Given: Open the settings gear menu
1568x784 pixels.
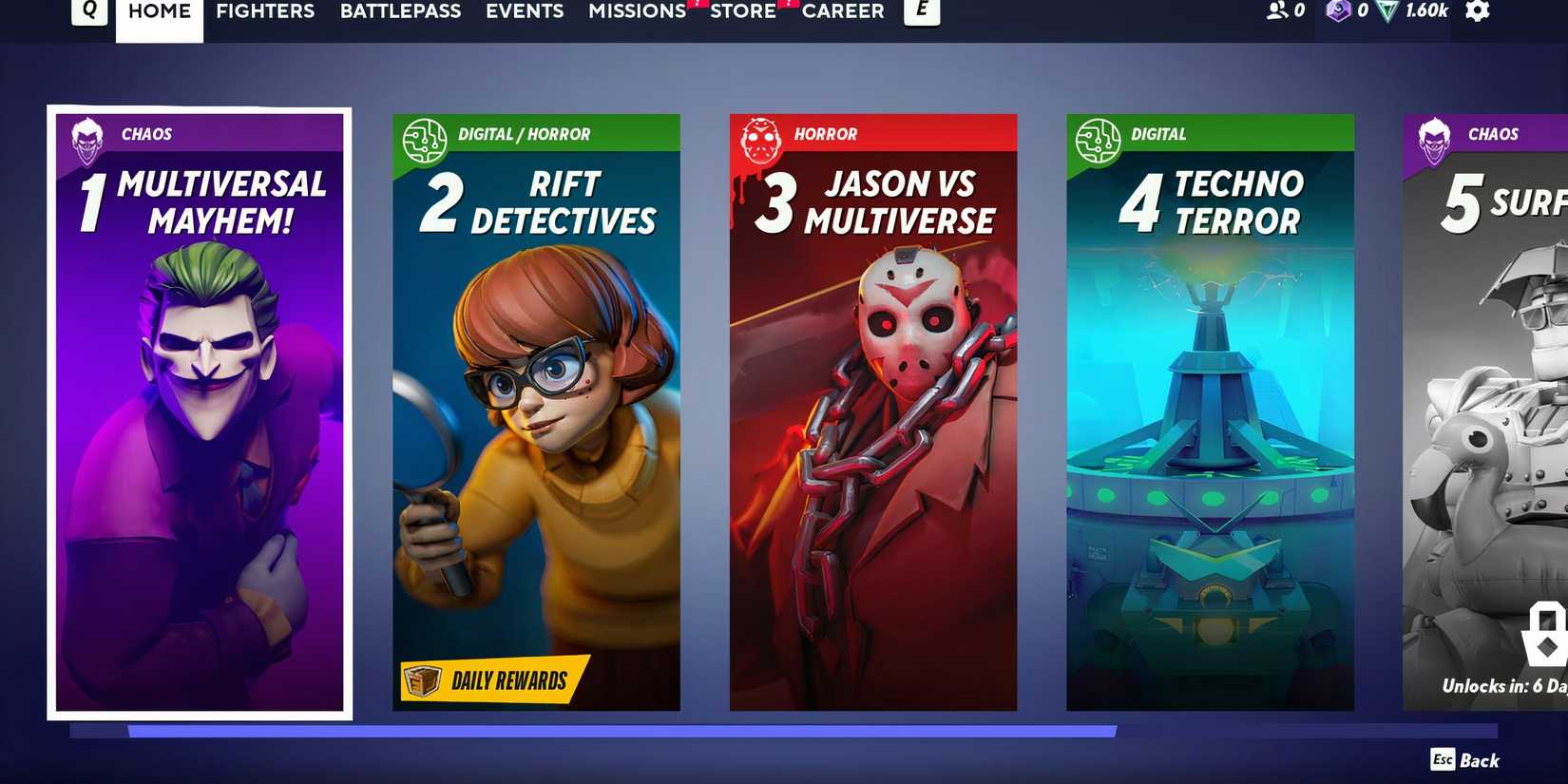Looking at the screenshot, I should 1480,12.
